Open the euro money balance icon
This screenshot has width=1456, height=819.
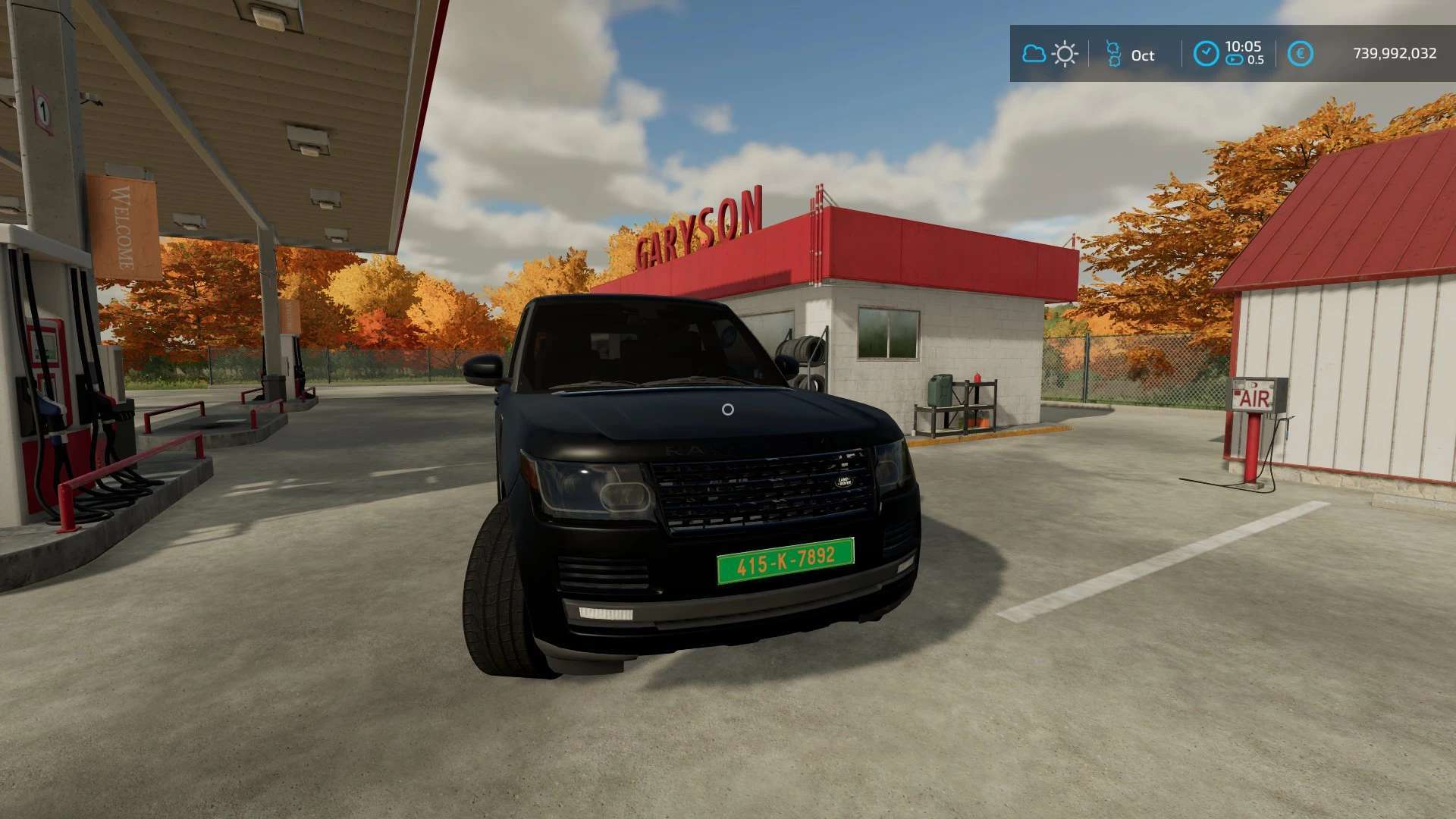(x=1300, y=54)
